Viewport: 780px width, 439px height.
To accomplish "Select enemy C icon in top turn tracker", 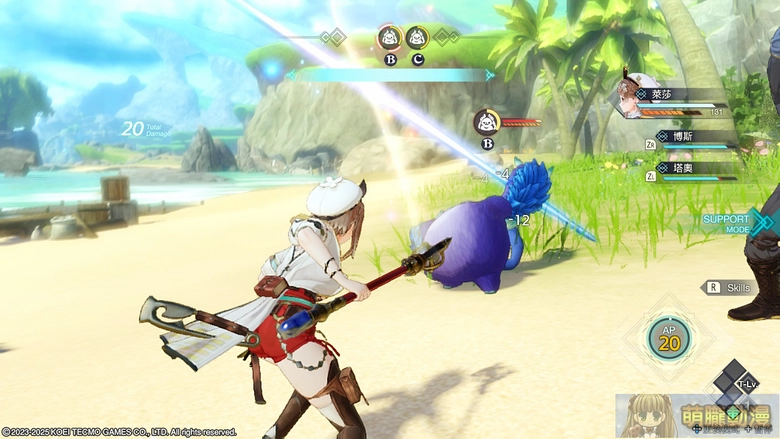I will 418,39.
